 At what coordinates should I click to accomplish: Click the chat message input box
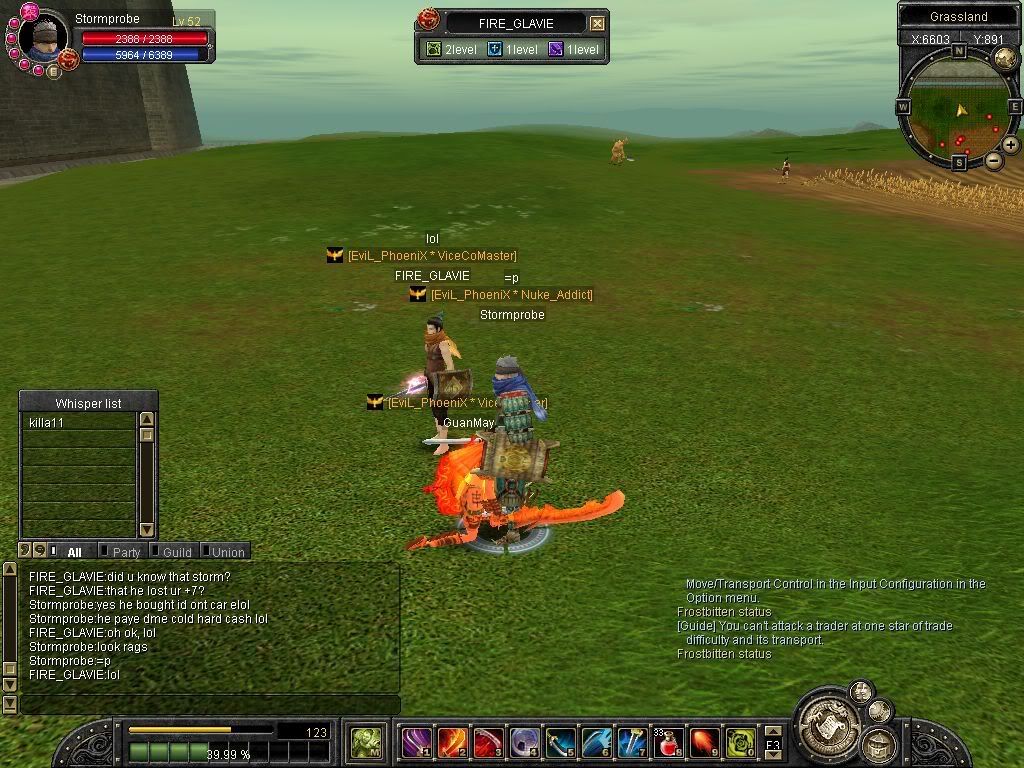[x=208, y=705]
